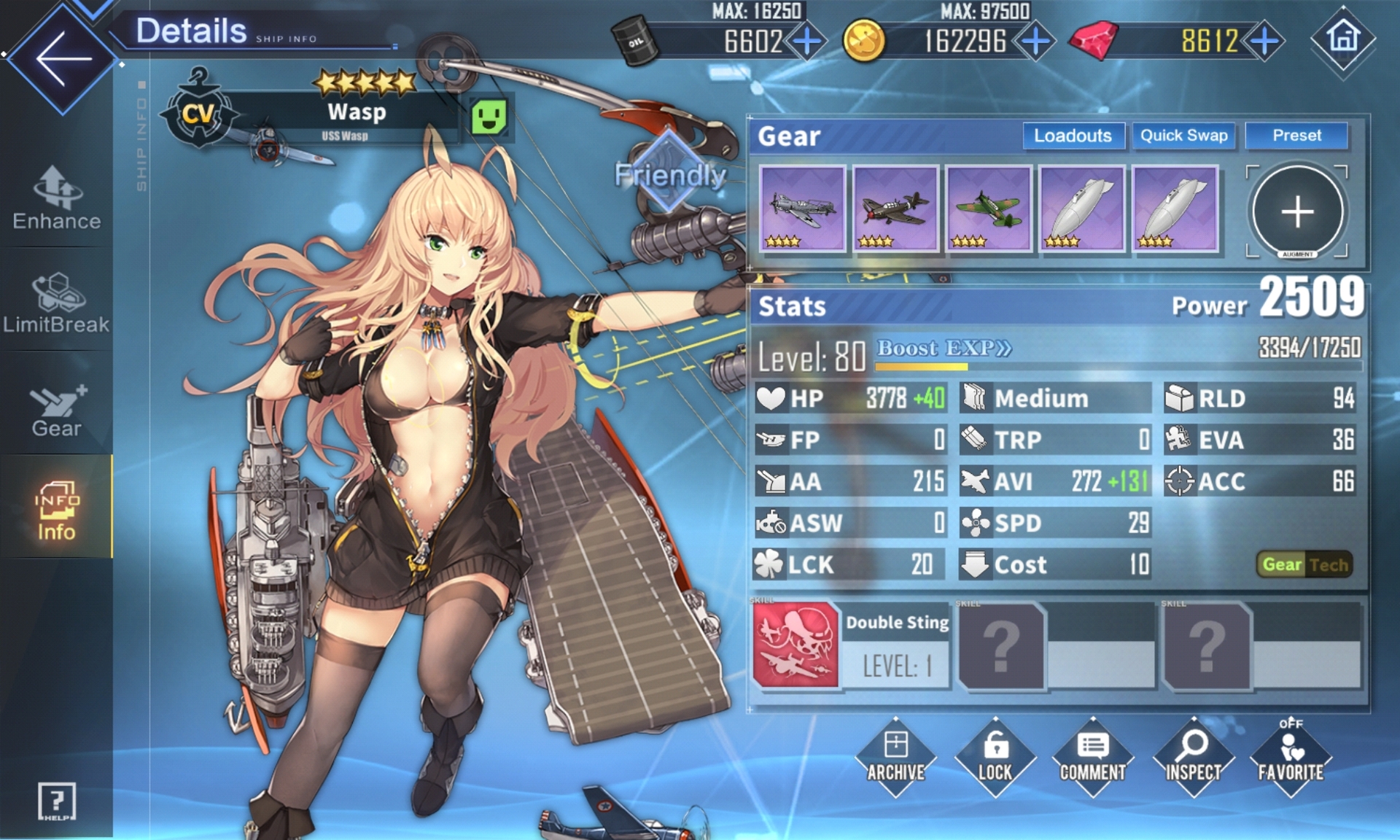Open gear Preset options
This screenshot has width=1400, height=840.
pos(1296,136)
